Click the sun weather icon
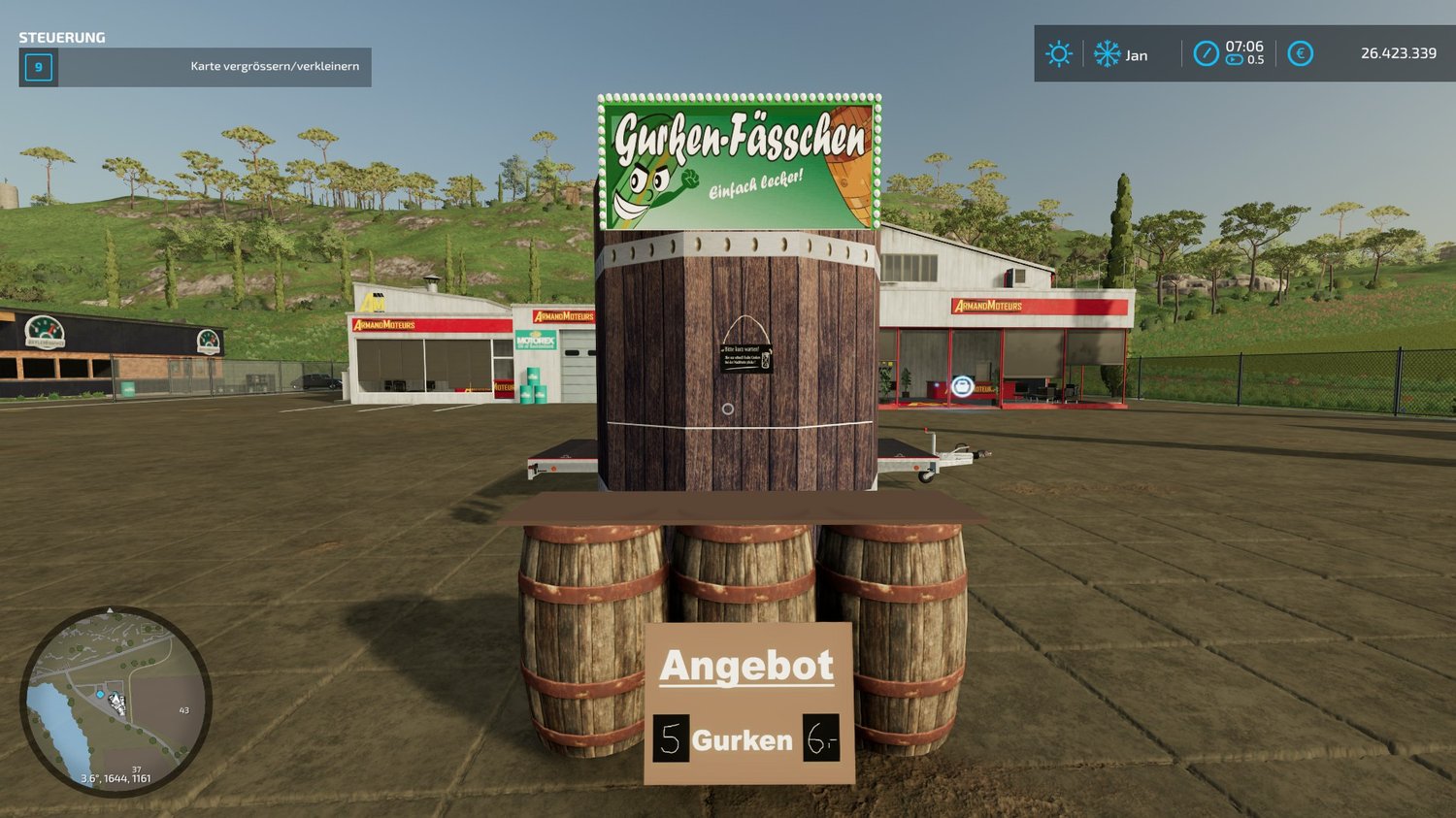Screen dimensions: 1456x818 point(1058,53)
